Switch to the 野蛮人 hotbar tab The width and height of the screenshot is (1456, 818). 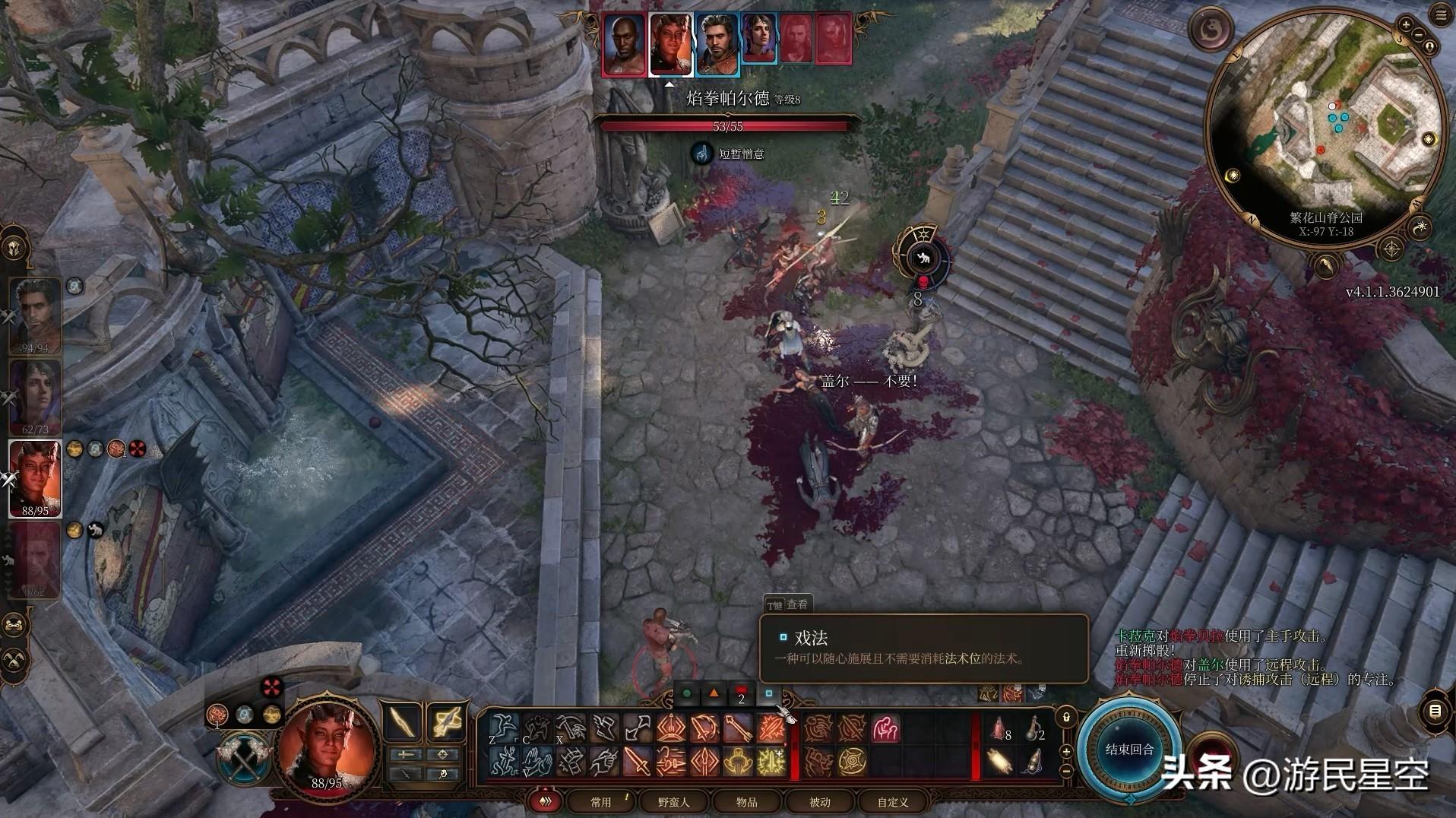(673, 802)
